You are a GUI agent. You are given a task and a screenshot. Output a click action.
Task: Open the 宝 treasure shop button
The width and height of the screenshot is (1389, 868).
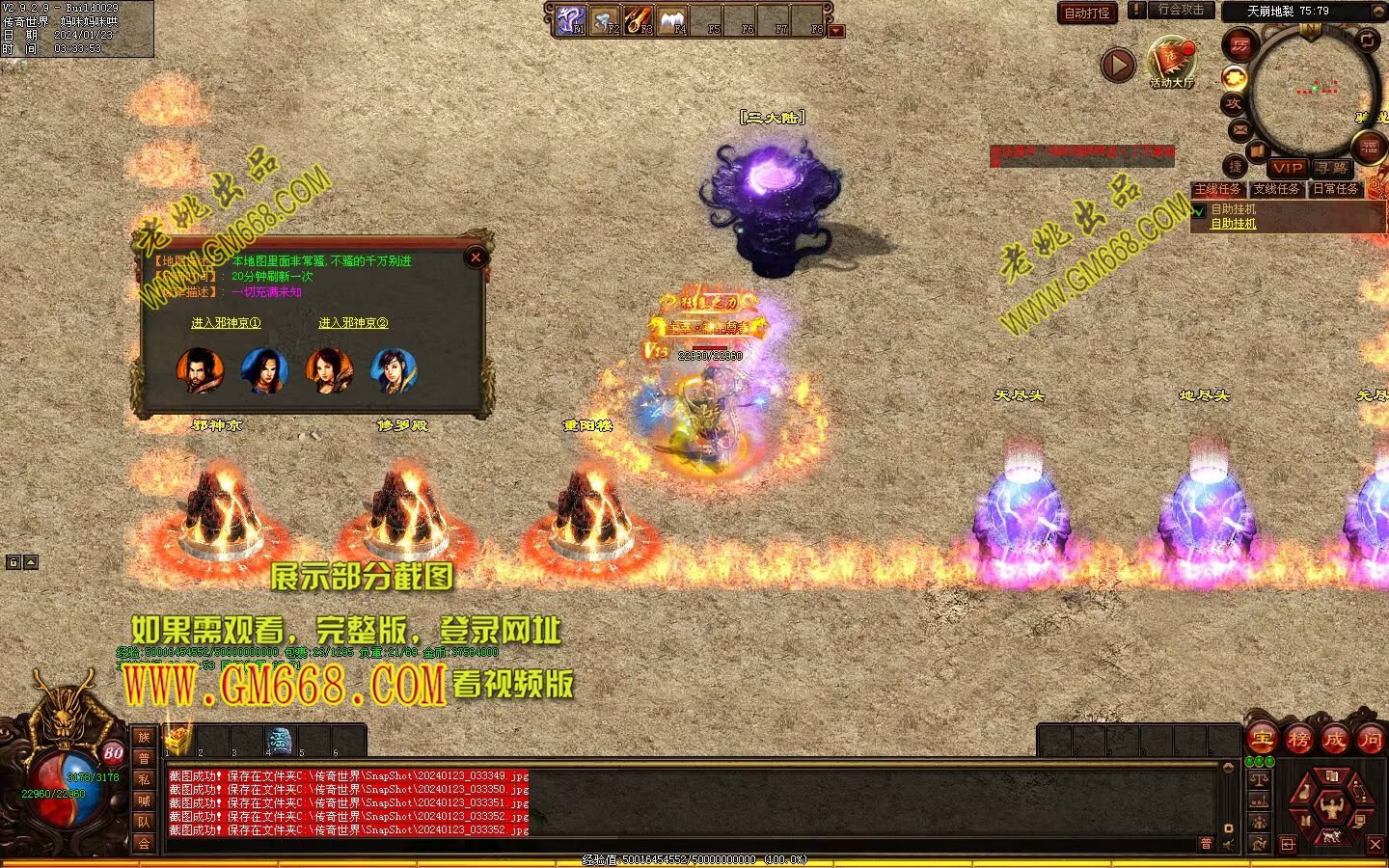[1263, 740]
